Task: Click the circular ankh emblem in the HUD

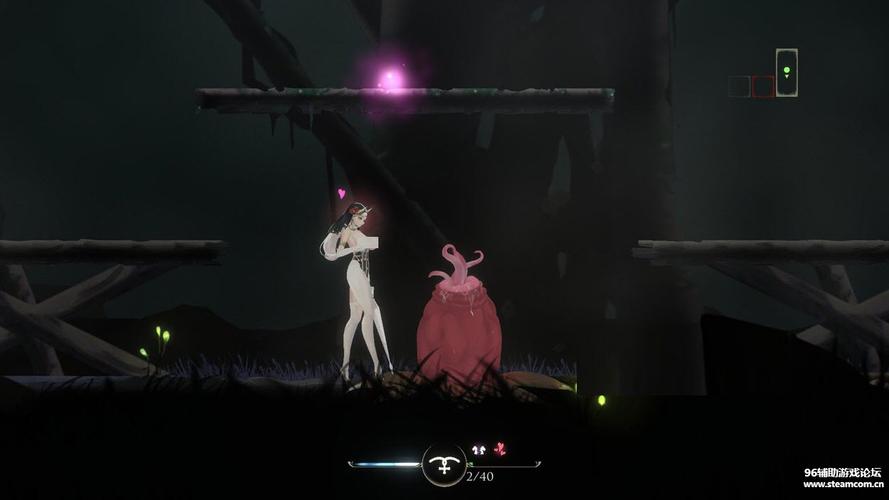Action: (x=442, y=464)
